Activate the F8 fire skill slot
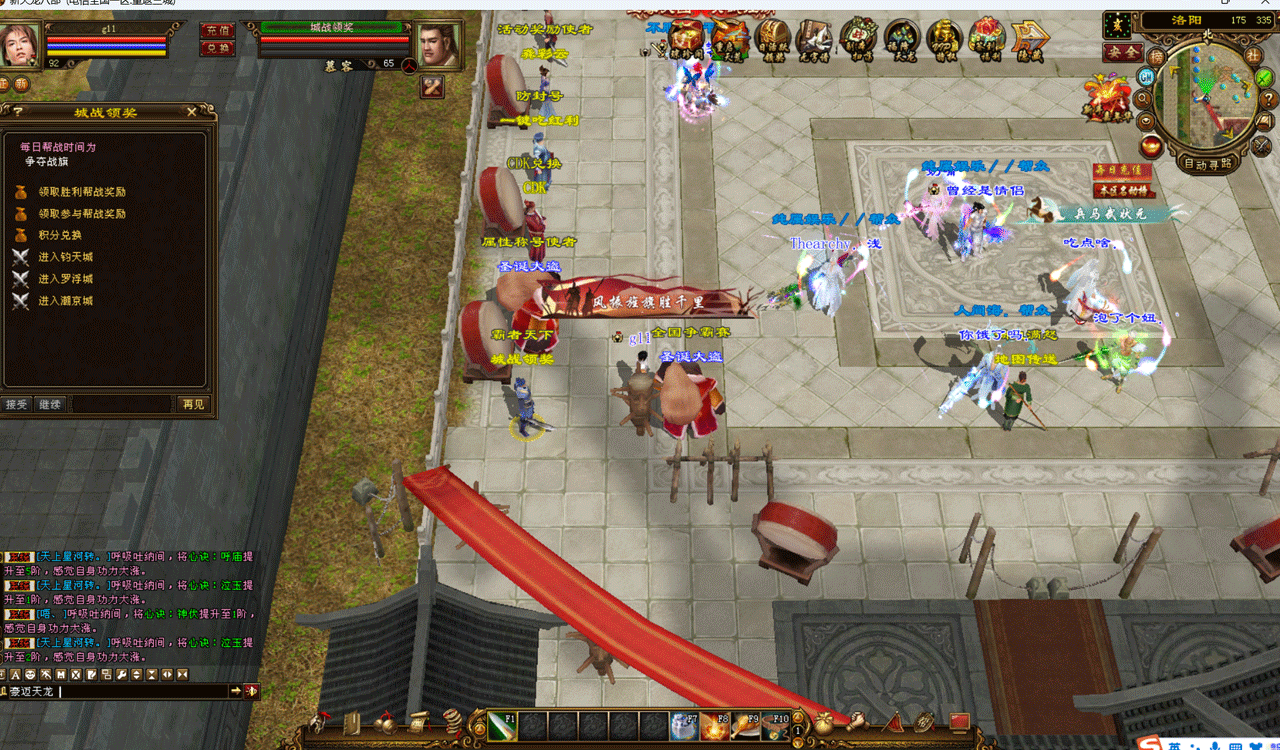1280x750 pixels. [714, 727]
